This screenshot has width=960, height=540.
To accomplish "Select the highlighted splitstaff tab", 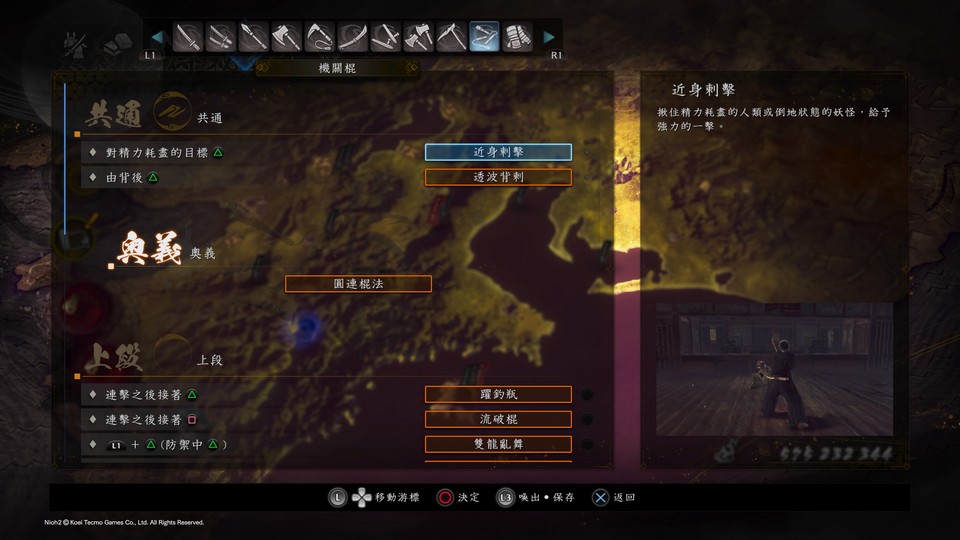I will pyautogui.click(x=484, y=38).
